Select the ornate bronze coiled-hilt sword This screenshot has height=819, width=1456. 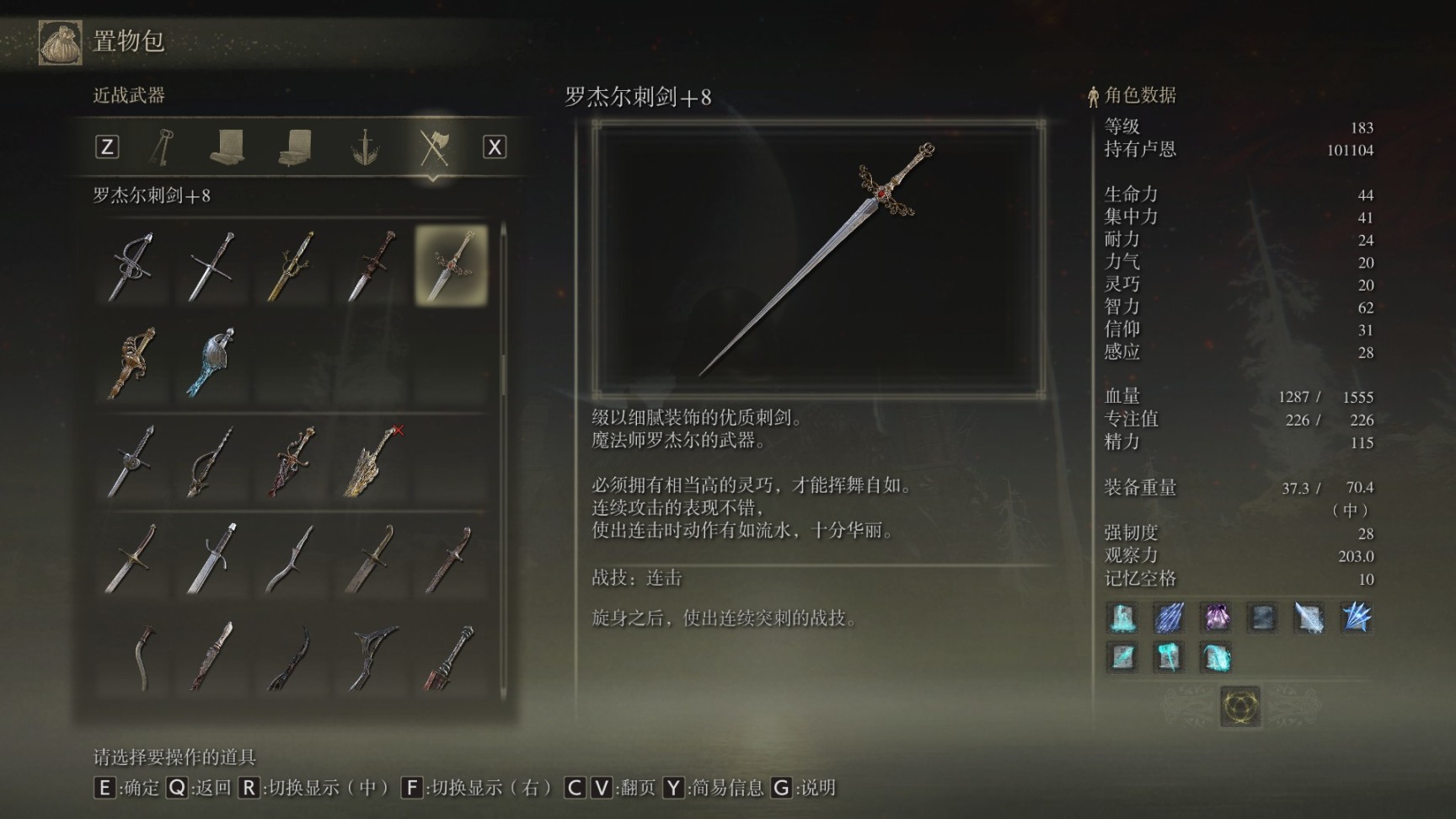(131, 363)
